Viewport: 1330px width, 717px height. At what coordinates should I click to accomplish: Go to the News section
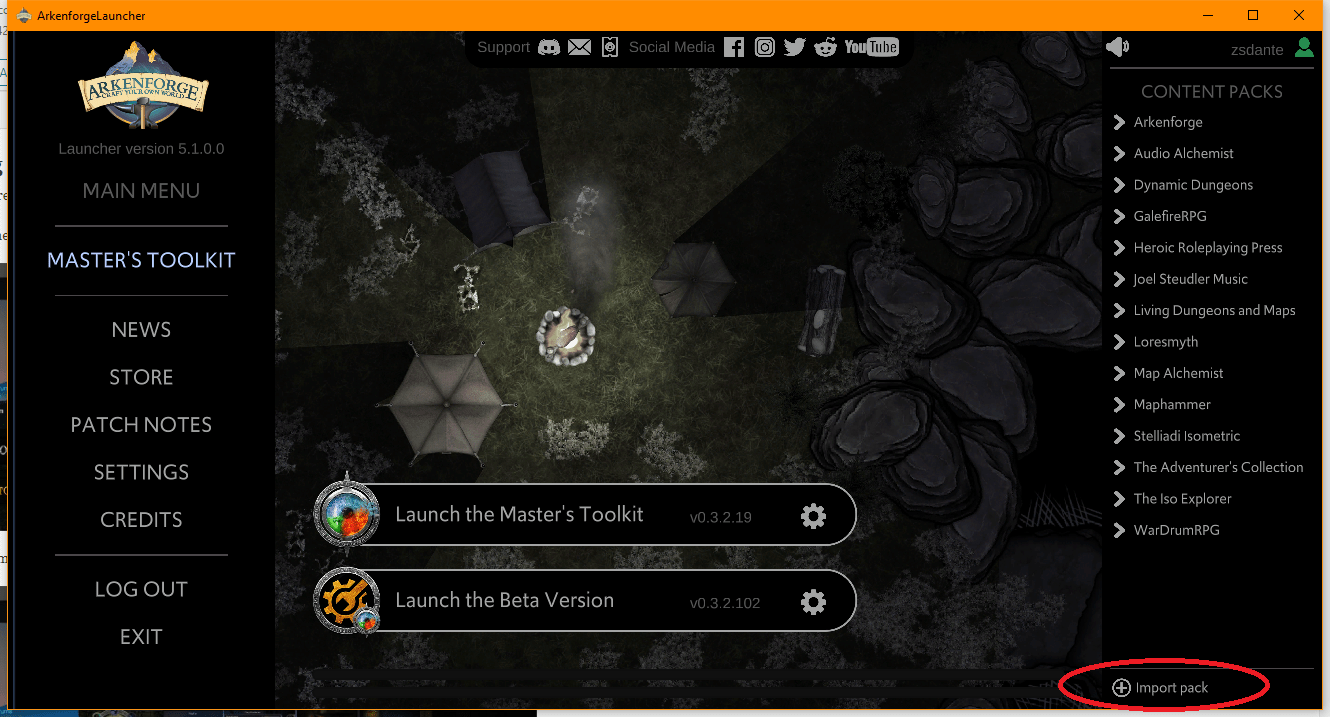[x=141, y=330]
